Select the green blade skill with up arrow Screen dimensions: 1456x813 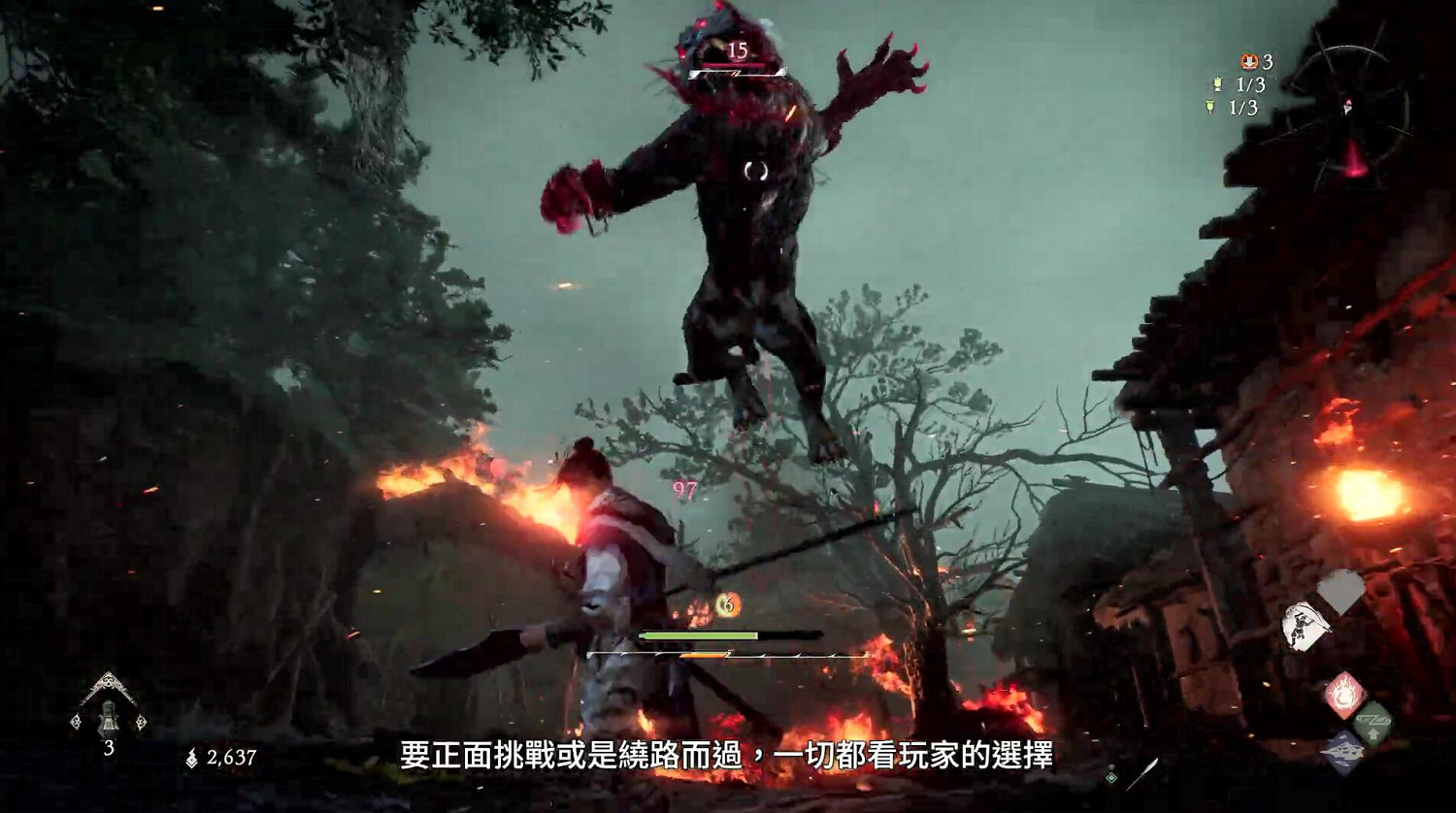[x=1374, y=721]
